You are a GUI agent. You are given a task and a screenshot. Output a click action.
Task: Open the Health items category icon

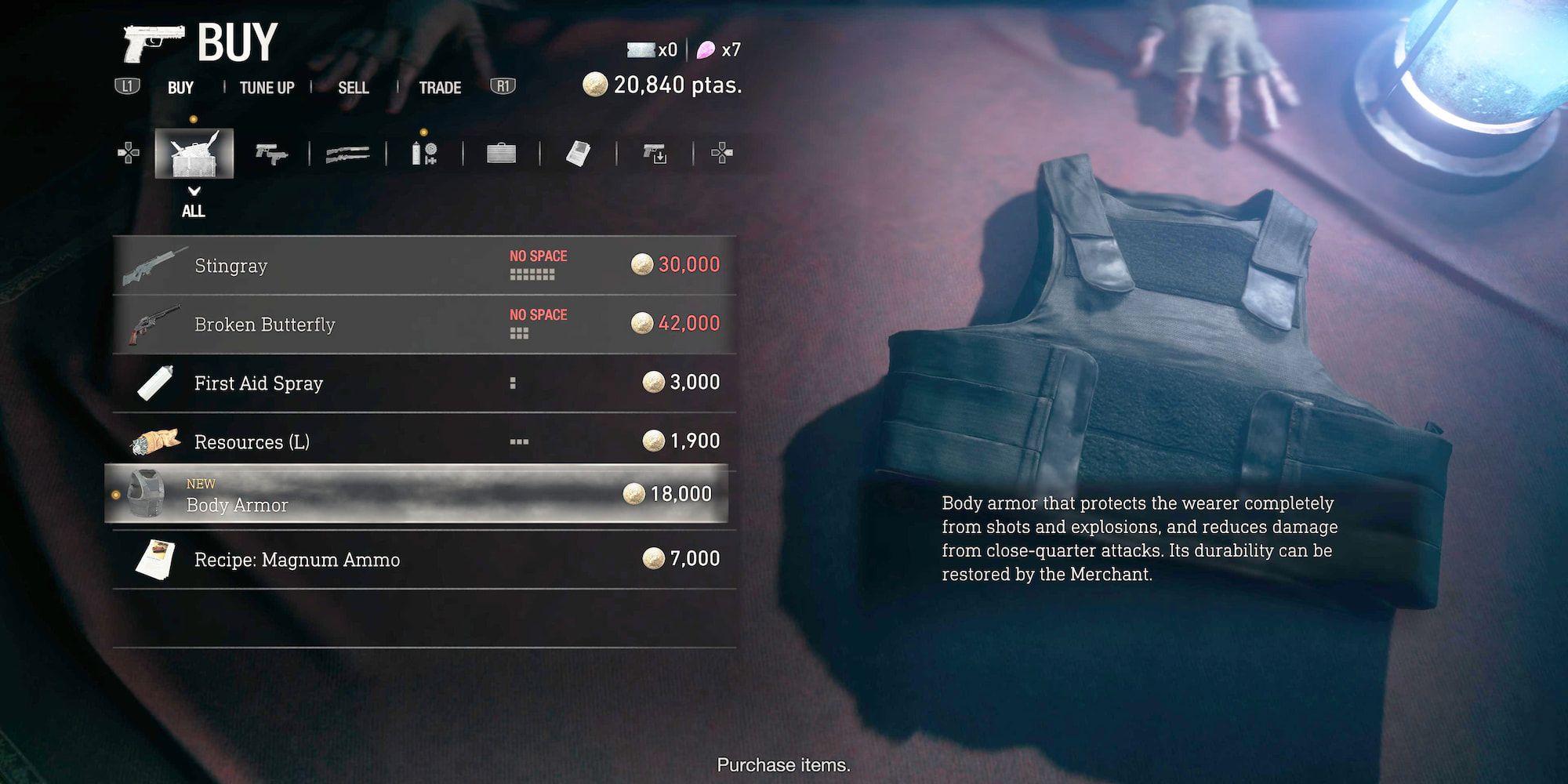426,153
